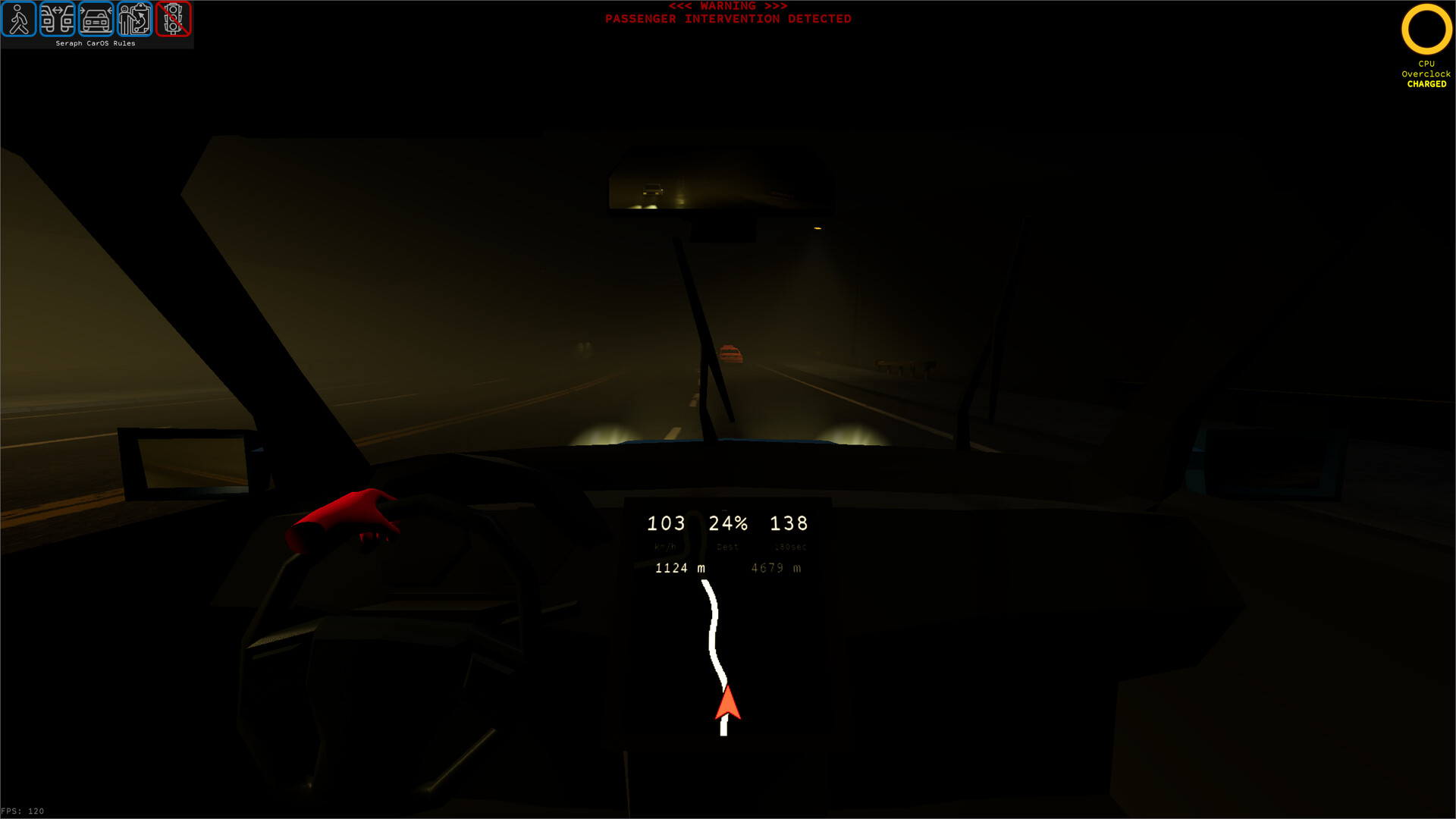Click the Seraph CarOS Rules label
The image size is (1456, 819).
tap(95, 43)
